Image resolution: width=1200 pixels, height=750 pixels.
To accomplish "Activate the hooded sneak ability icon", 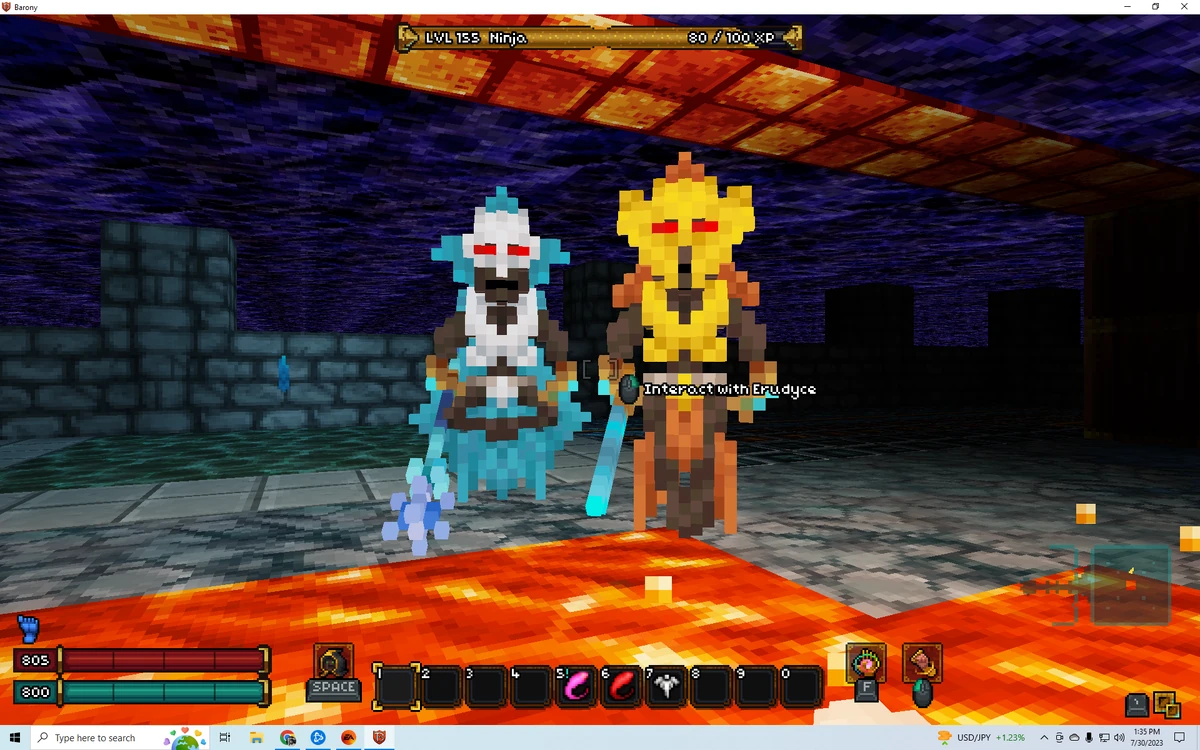I will pos(333,661).
